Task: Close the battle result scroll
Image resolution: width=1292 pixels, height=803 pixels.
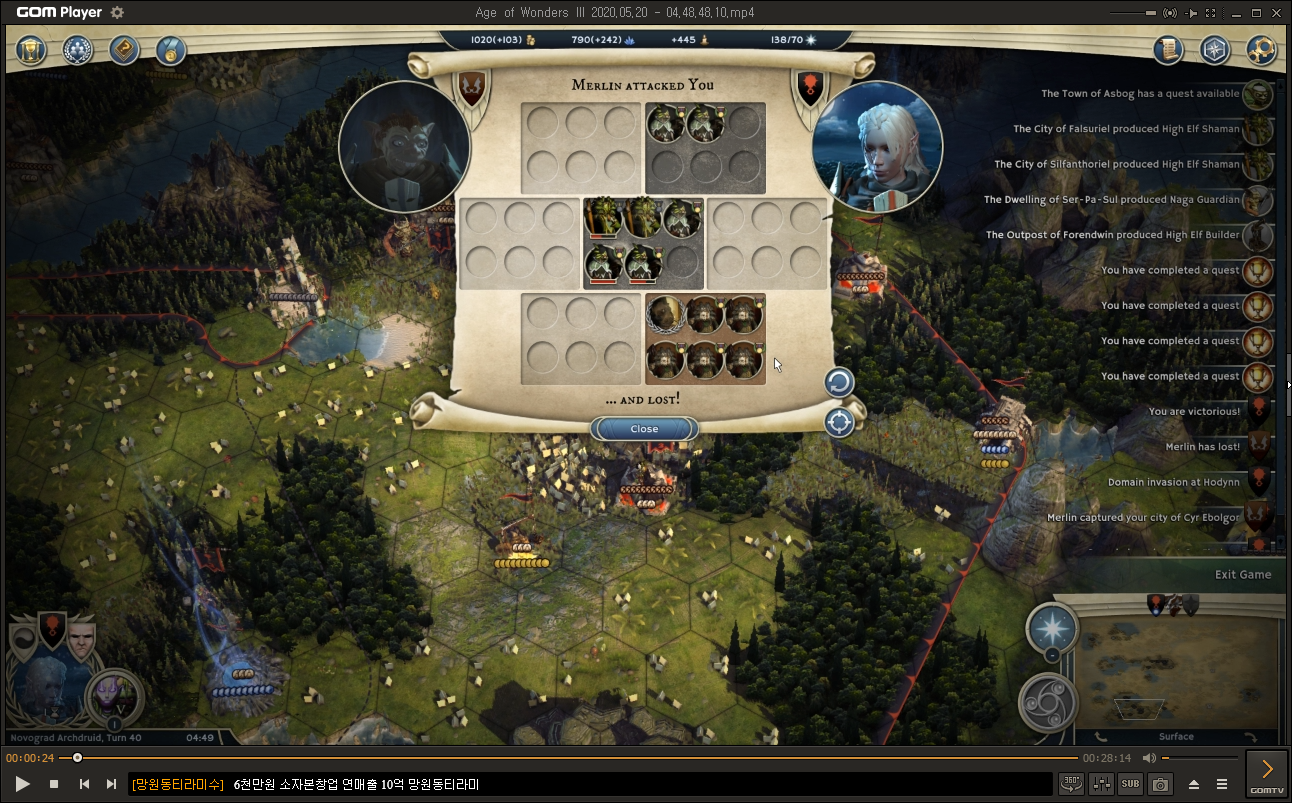Action: pyautogui.click(x=644, y=429)
